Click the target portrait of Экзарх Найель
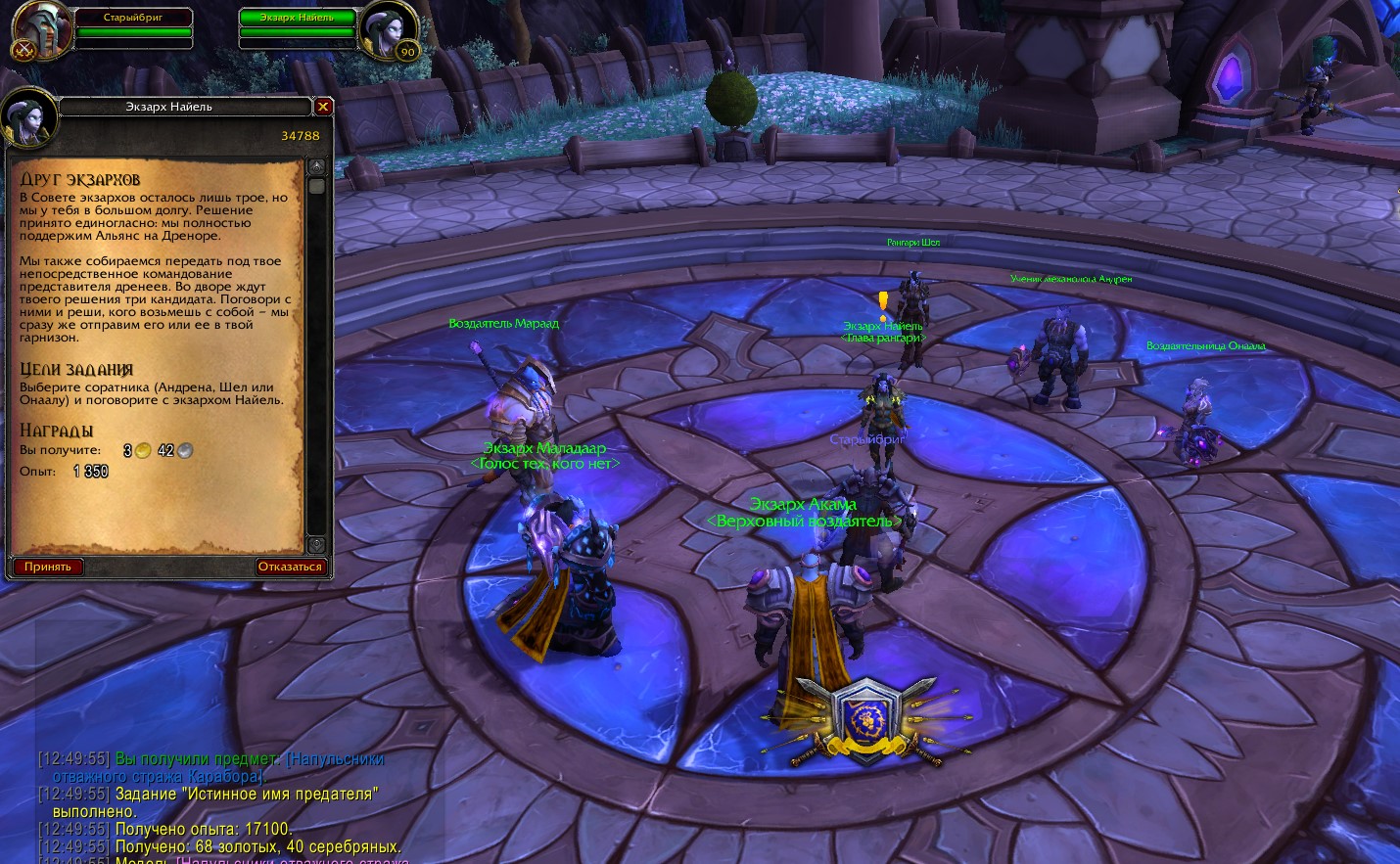Viewport: 1400px width, 864px height. click(x=388, y=31)
